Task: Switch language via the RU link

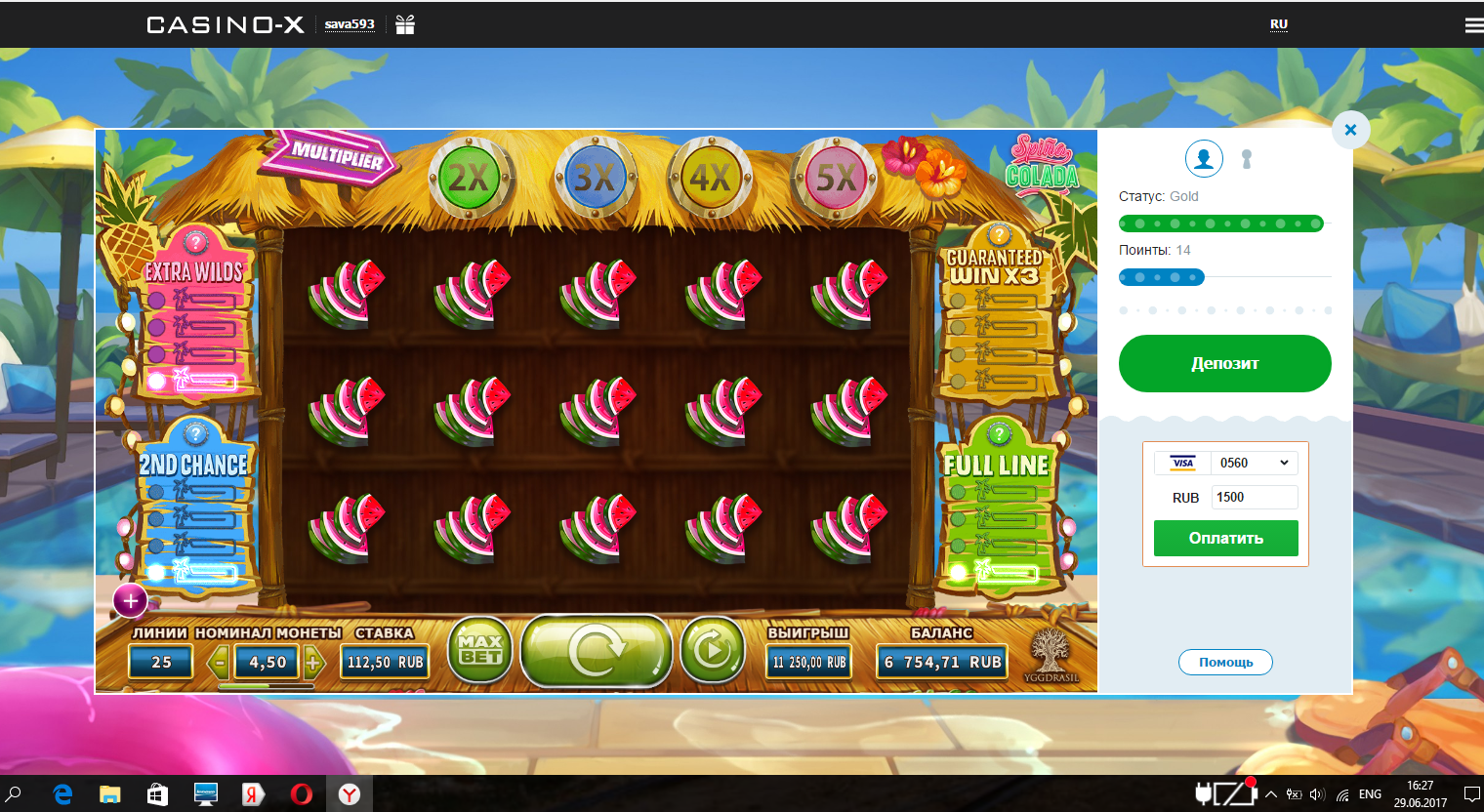Action: tap(1277, 23)
